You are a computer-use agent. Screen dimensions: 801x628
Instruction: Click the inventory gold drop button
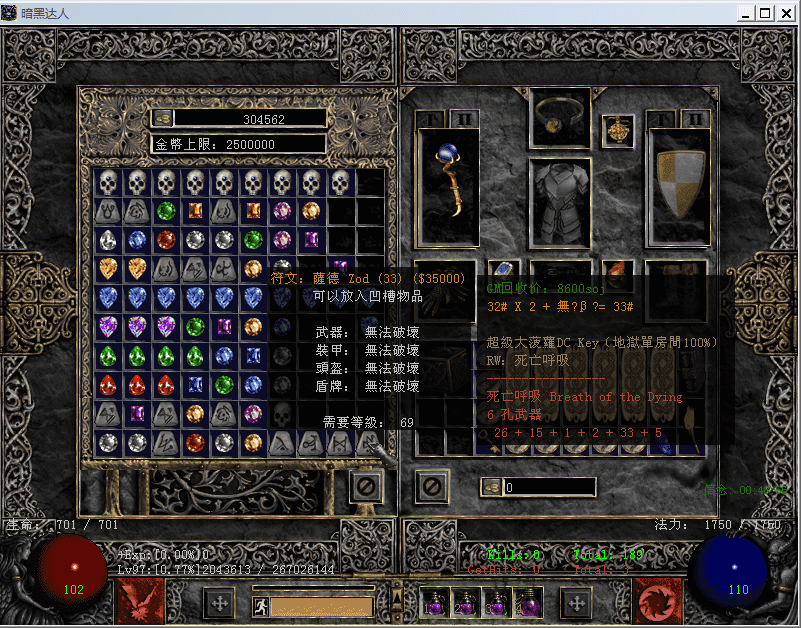[490, 487]
